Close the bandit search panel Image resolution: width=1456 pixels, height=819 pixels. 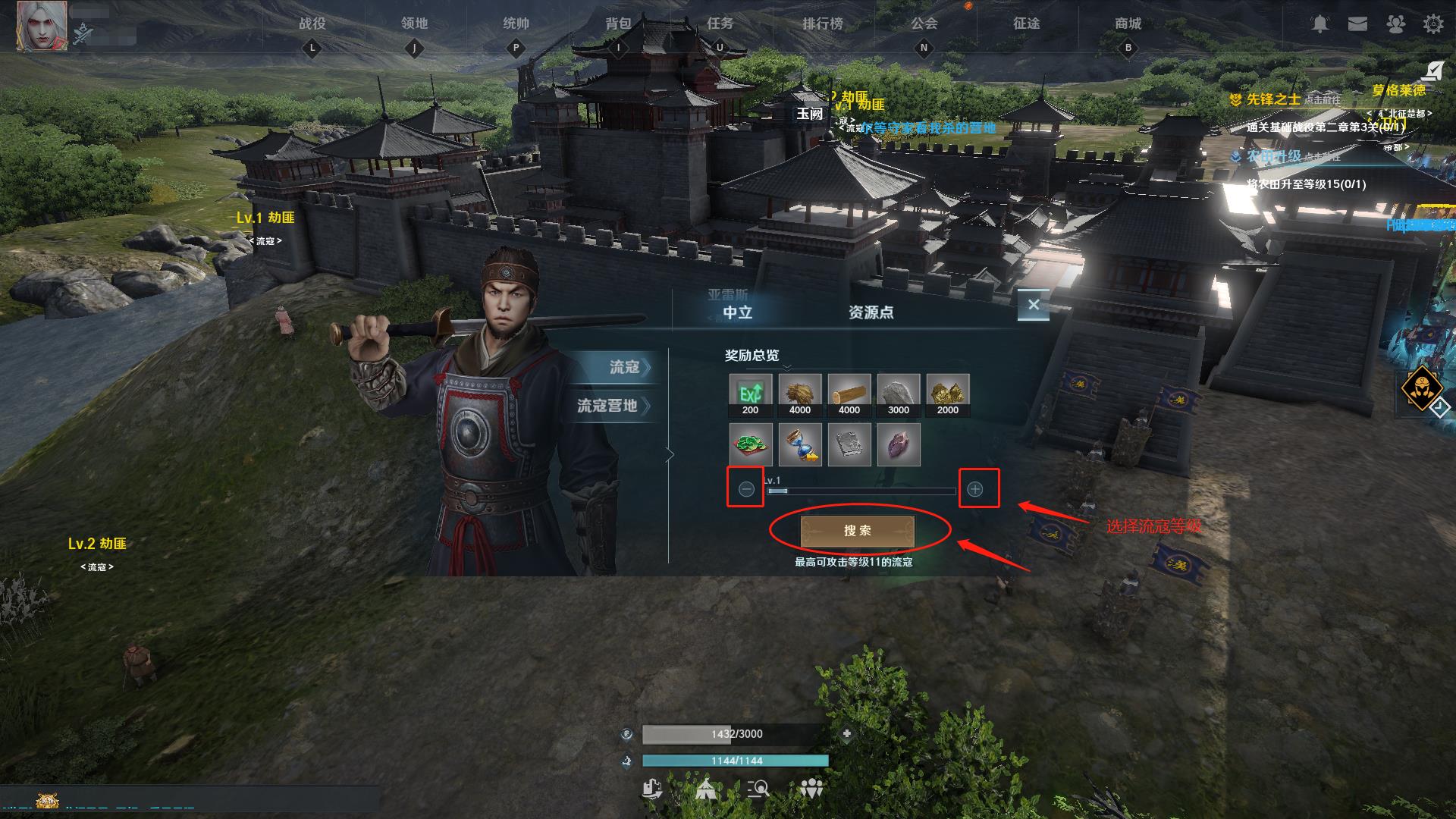pos(1033,305)
